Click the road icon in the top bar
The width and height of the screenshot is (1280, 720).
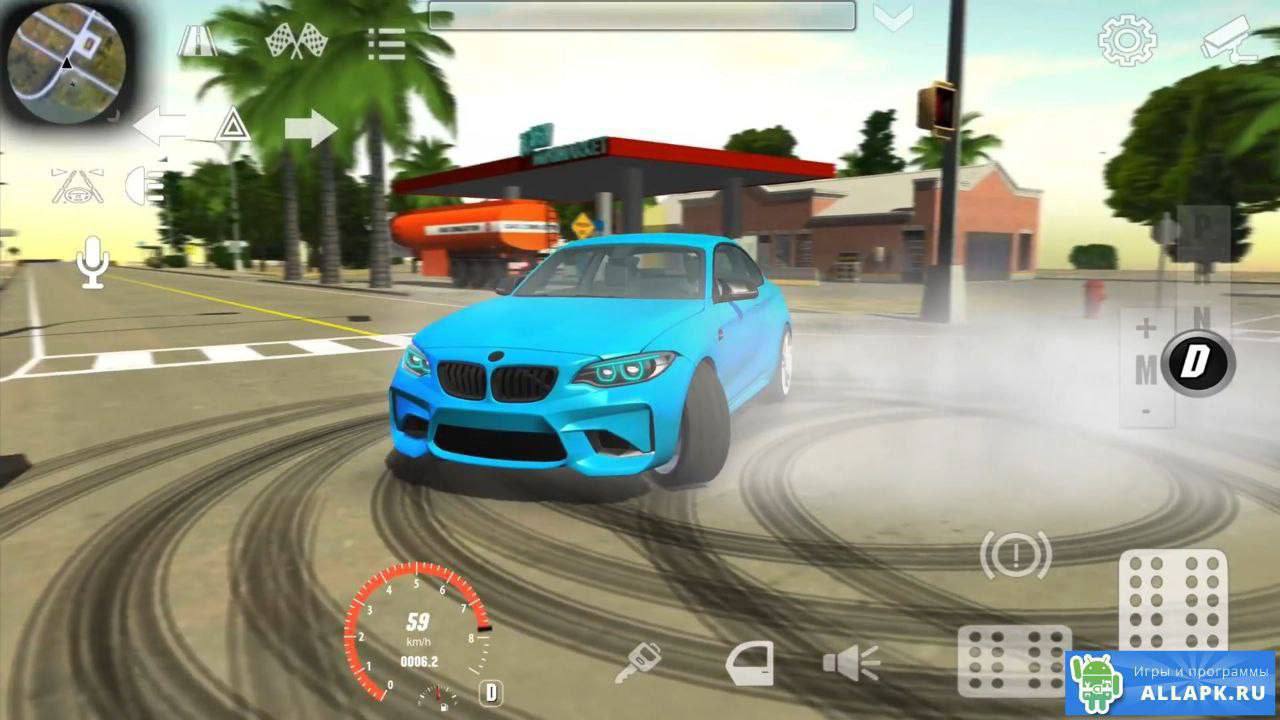(x=197, y=41)
